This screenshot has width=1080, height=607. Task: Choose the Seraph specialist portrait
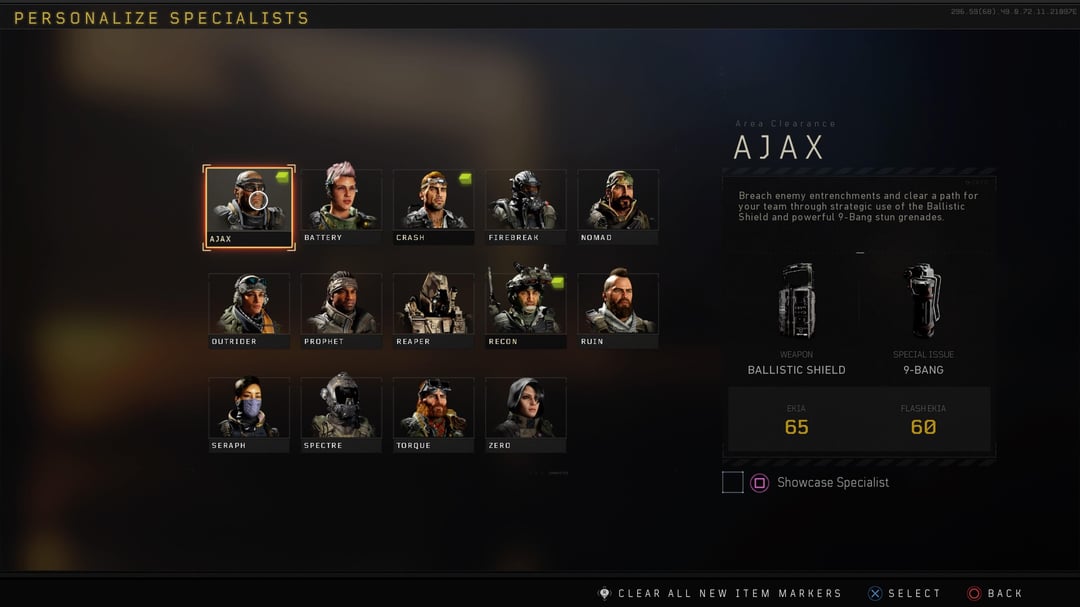[249, 411]
